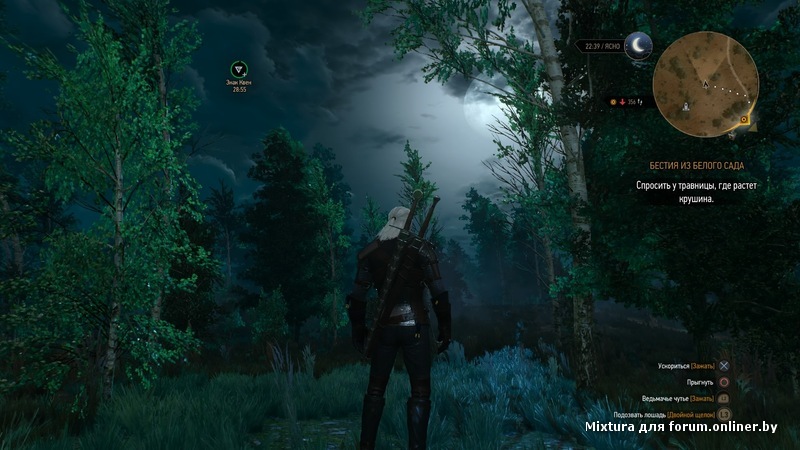Click the yellow quest objective marker on minimap
The height and width of the screenshot is (450, 800).
tap(745, 119)
